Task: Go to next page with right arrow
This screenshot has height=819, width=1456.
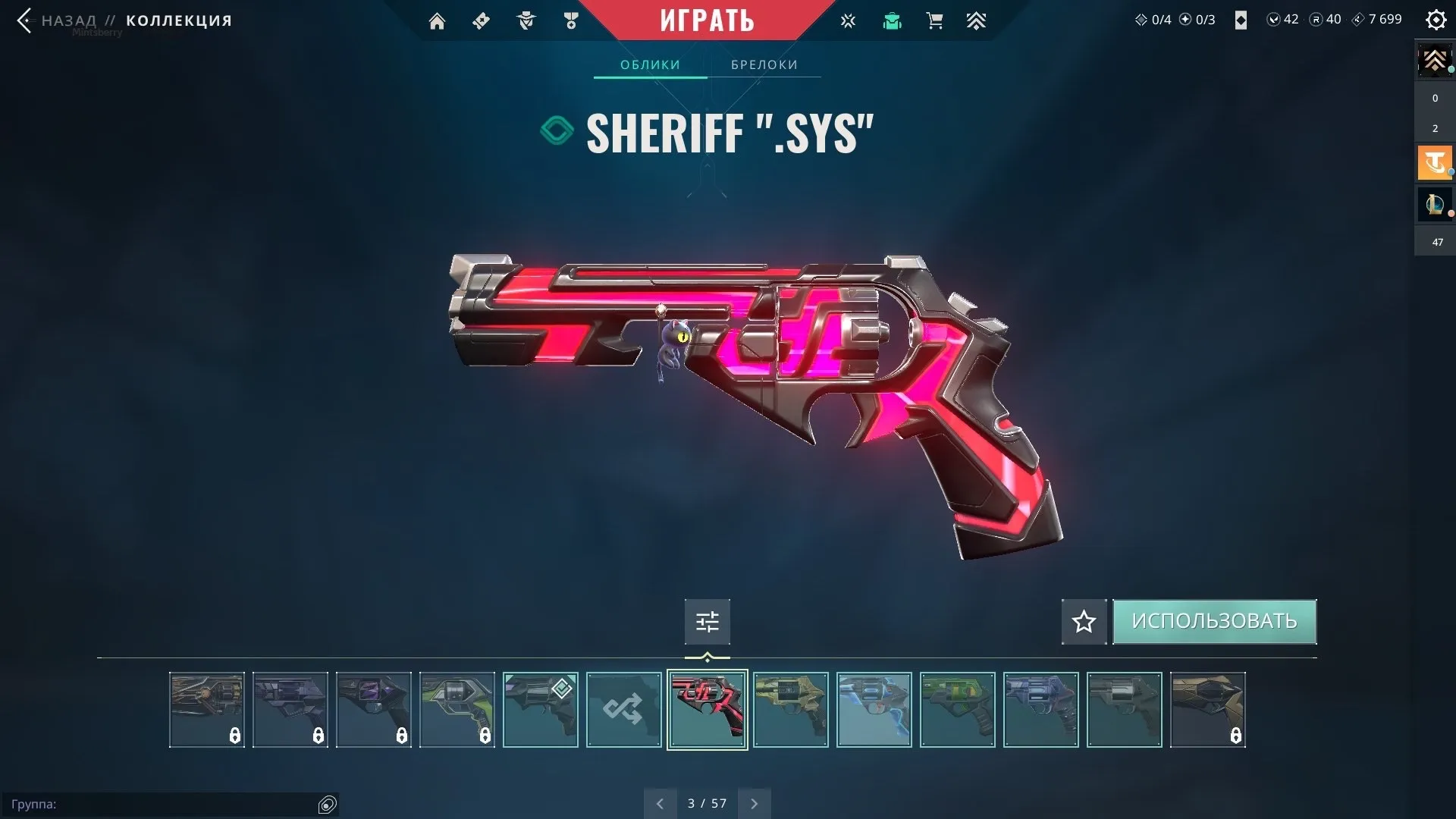Action: click(x=754, y=802)
